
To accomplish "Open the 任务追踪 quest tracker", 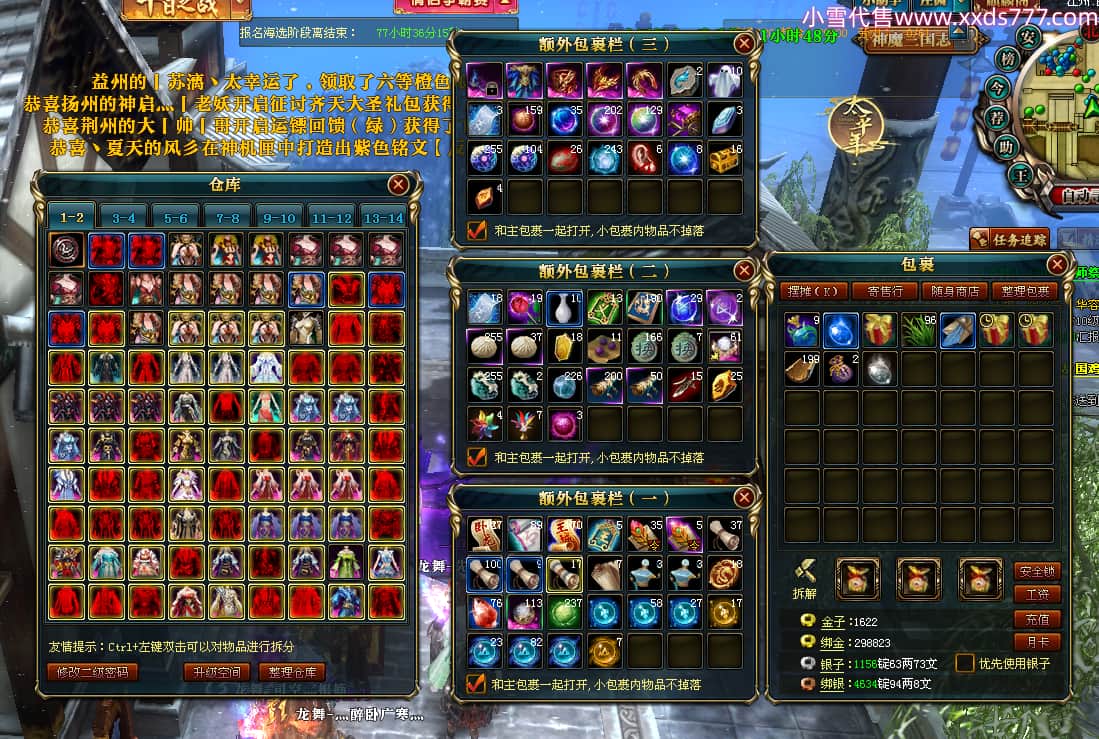I will 1009,239.
